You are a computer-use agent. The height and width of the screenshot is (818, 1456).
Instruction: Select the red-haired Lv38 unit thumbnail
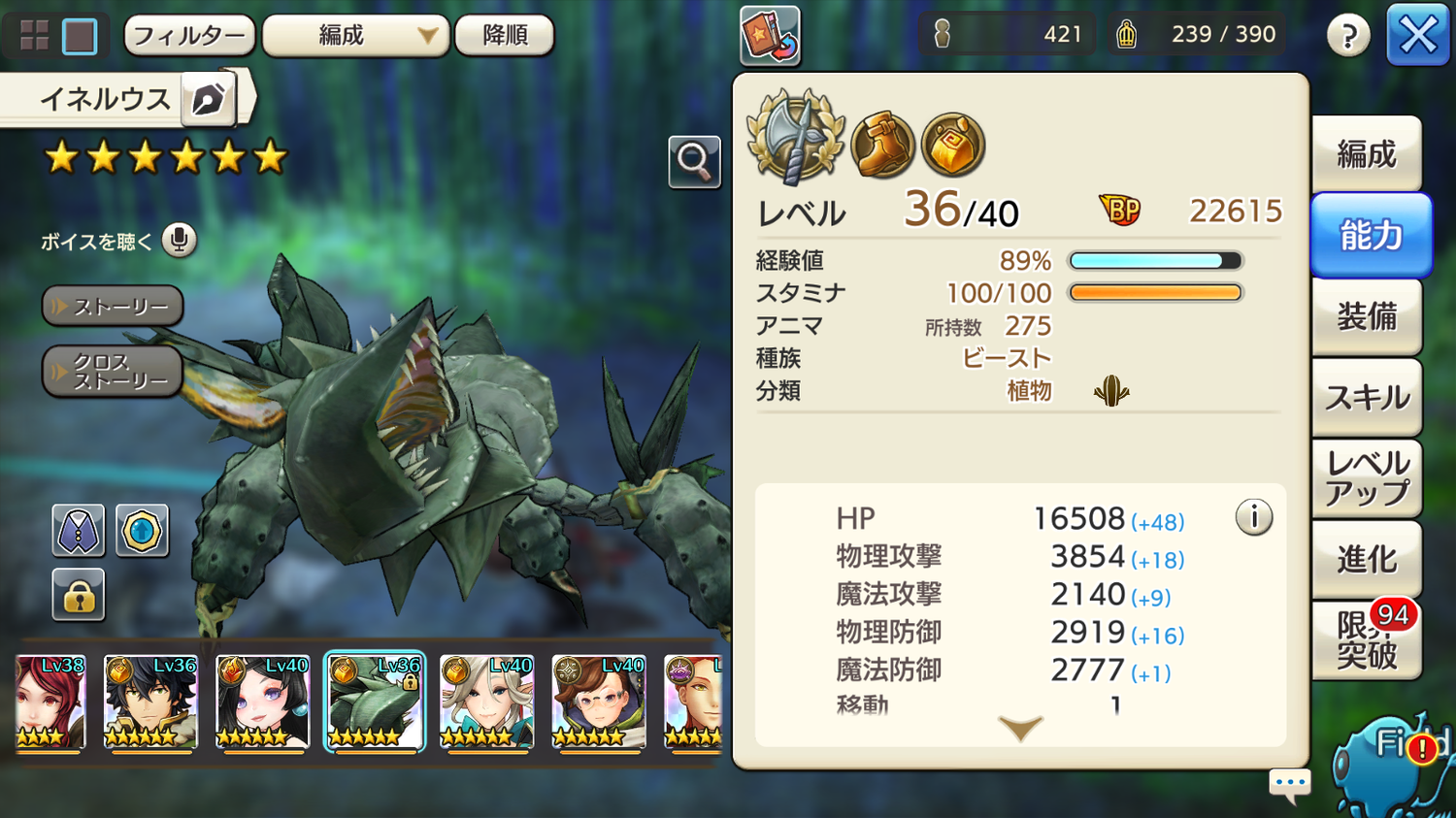click(50, 702)
